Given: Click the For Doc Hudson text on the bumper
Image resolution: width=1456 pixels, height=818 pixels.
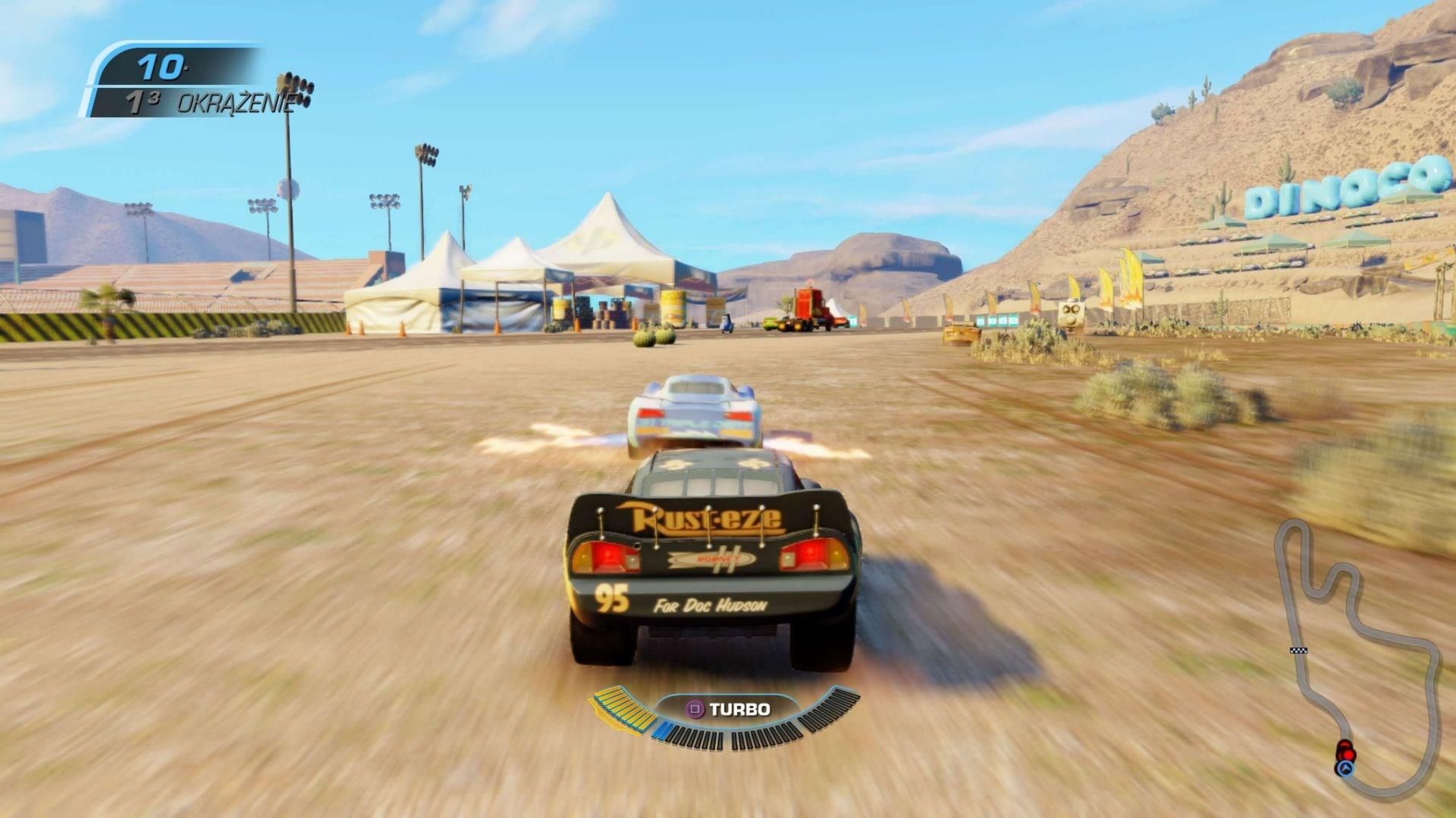Looking at the screenshot, I should [709, 606].
